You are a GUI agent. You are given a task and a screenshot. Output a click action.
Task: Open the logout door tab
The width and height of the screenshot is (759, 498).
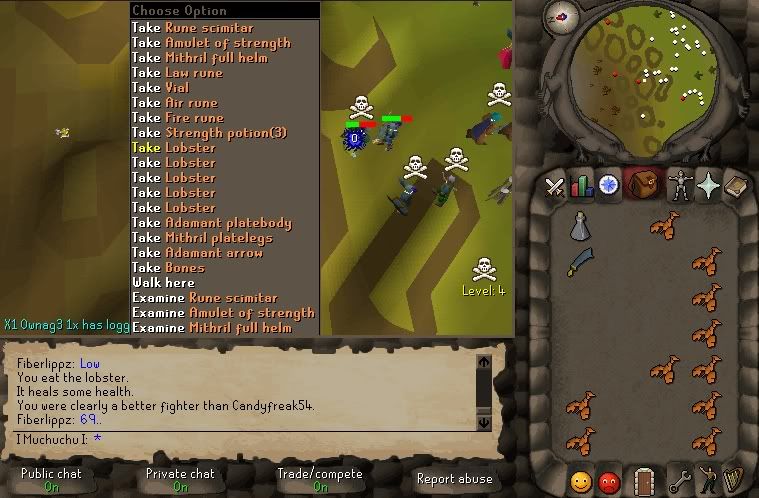click(x=644, y=480)
